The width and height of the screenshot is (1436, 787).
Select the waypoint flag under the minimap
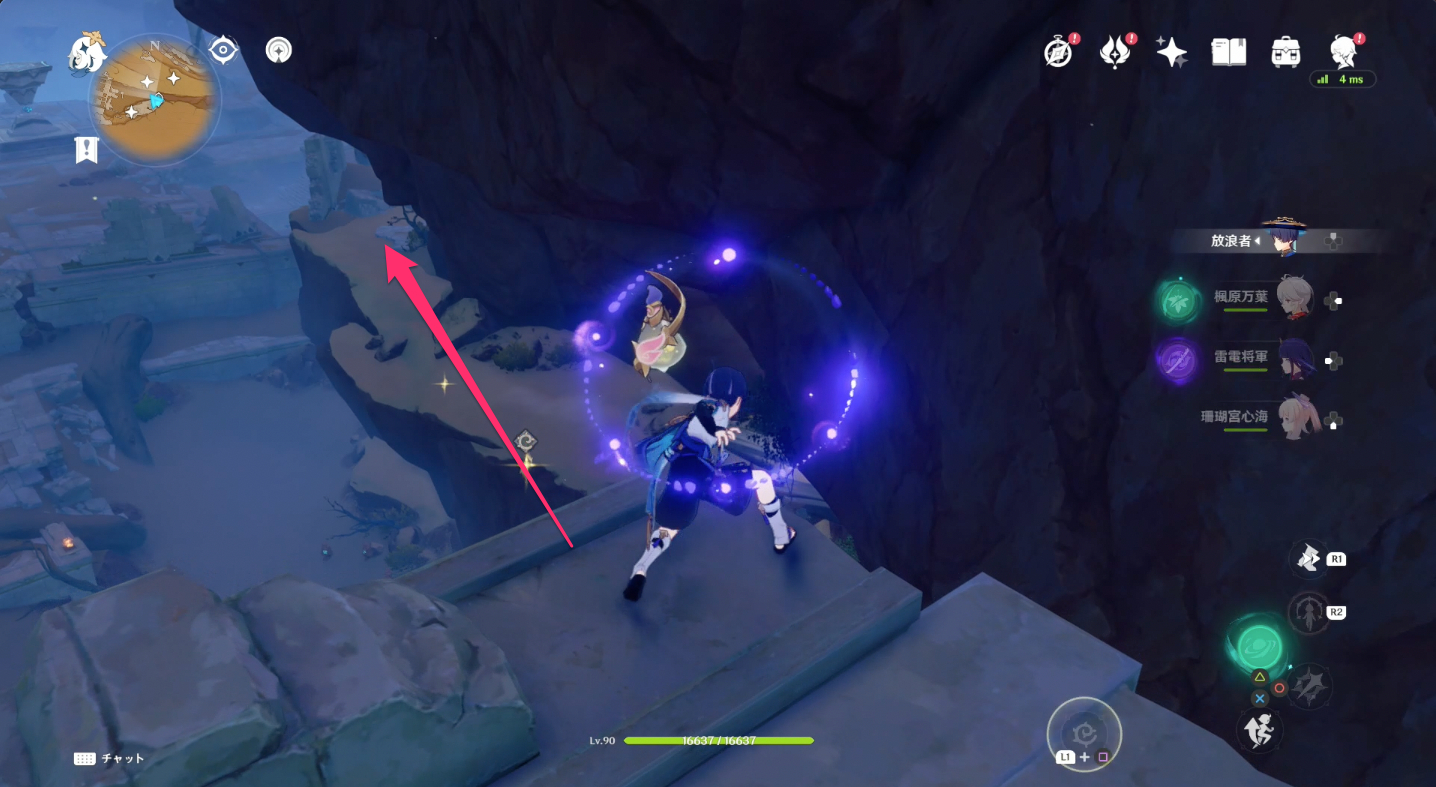(x=86, y=149)
